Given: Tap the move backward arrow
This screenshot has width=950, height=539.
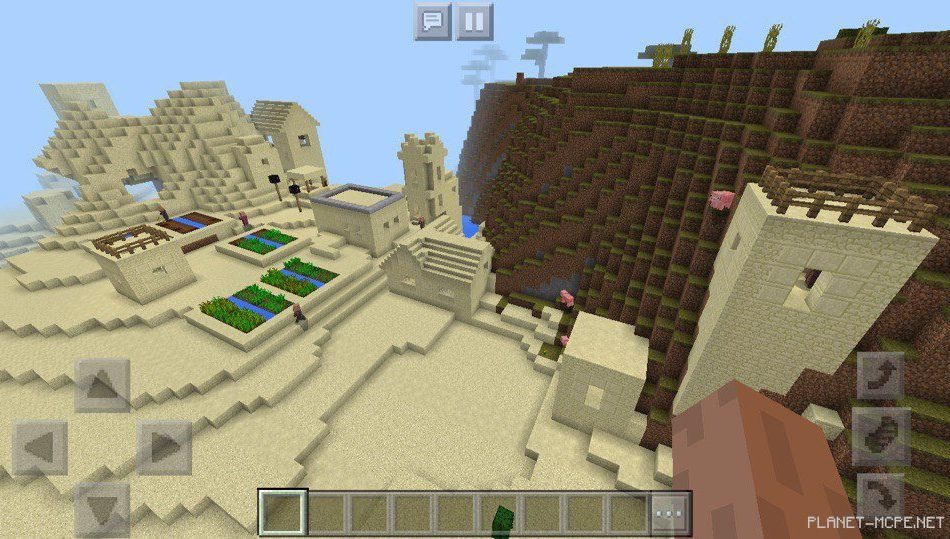Looking at the screenshot, I should pos(102,508).
